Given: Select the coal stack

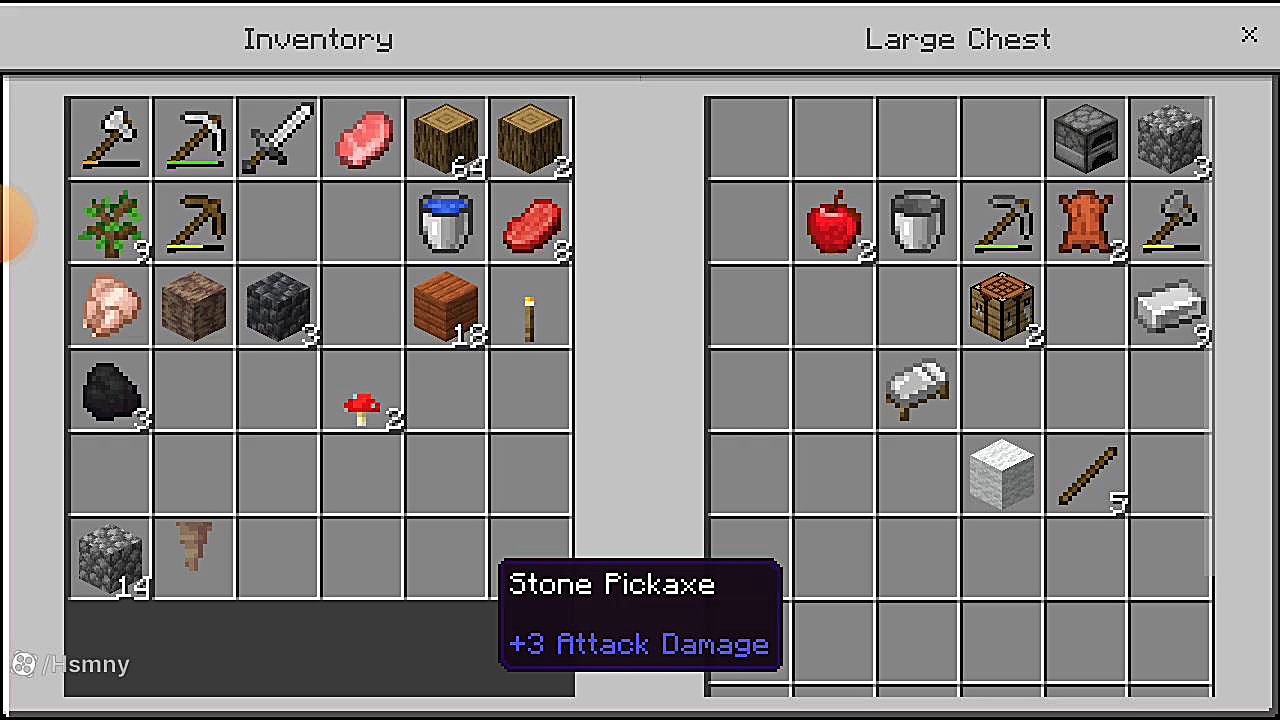Looking at the screenshot, I should click(x=109, y=390).
